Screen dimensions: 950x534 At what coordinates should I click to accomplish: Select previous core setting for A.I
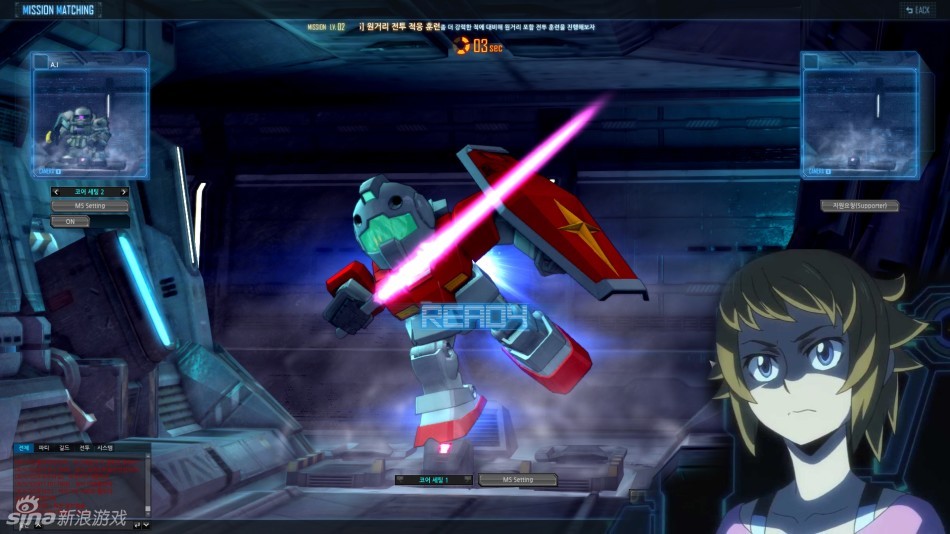point(57,192)
